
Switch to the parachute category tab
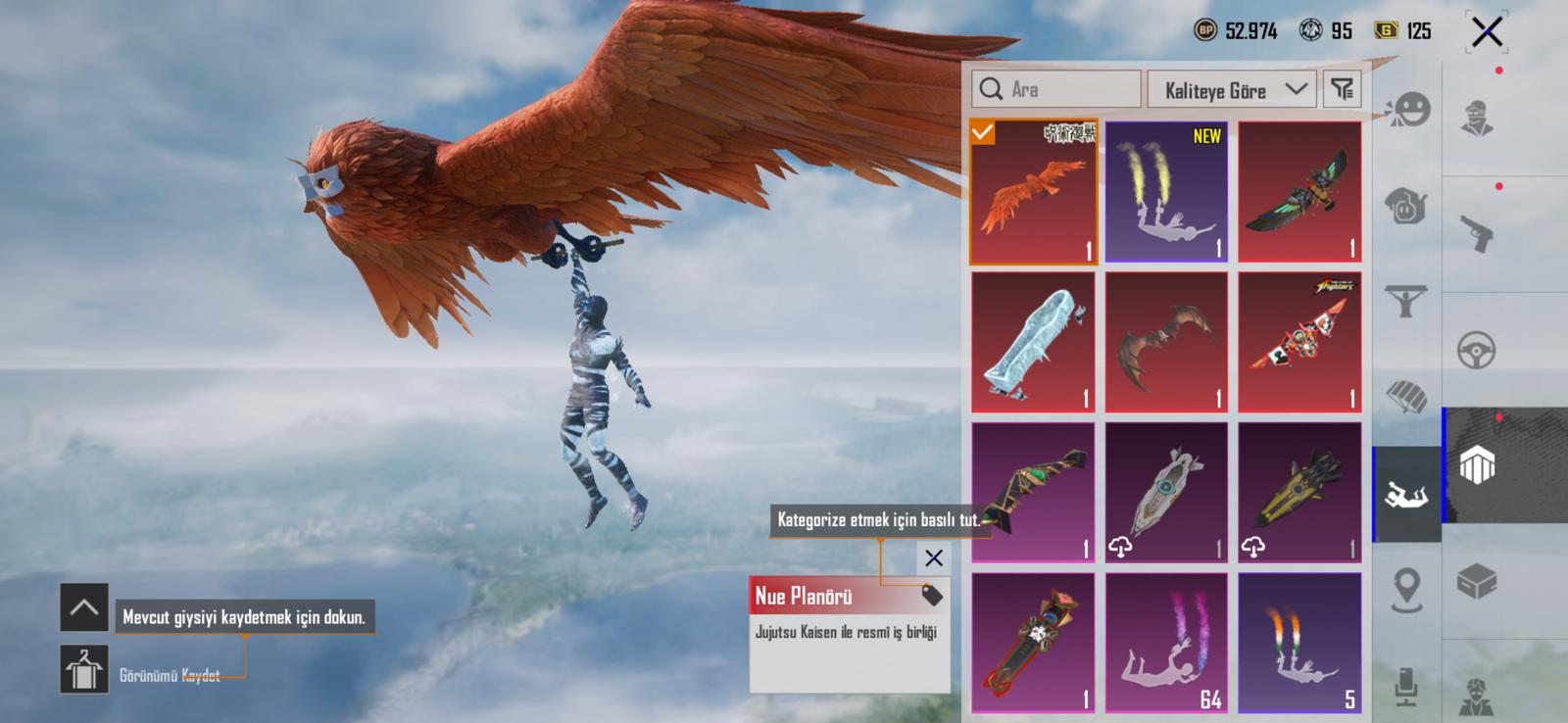[1406, 397]
